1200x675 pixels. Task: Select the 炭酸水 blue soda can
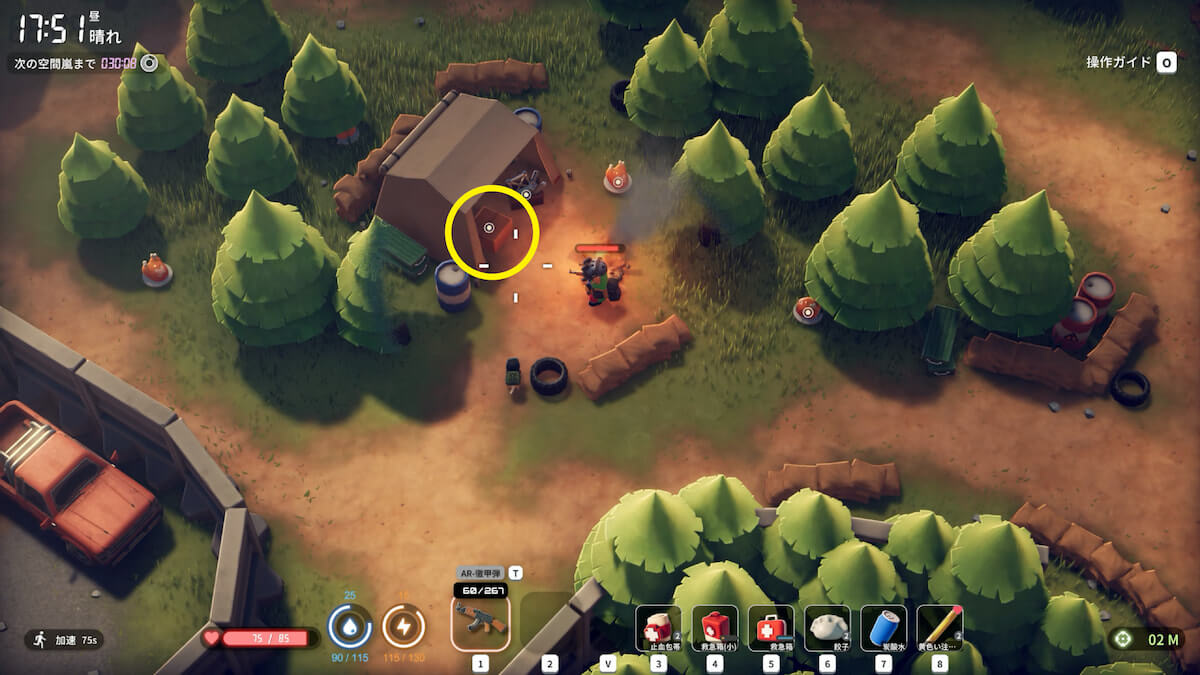(x=883, y=628)
